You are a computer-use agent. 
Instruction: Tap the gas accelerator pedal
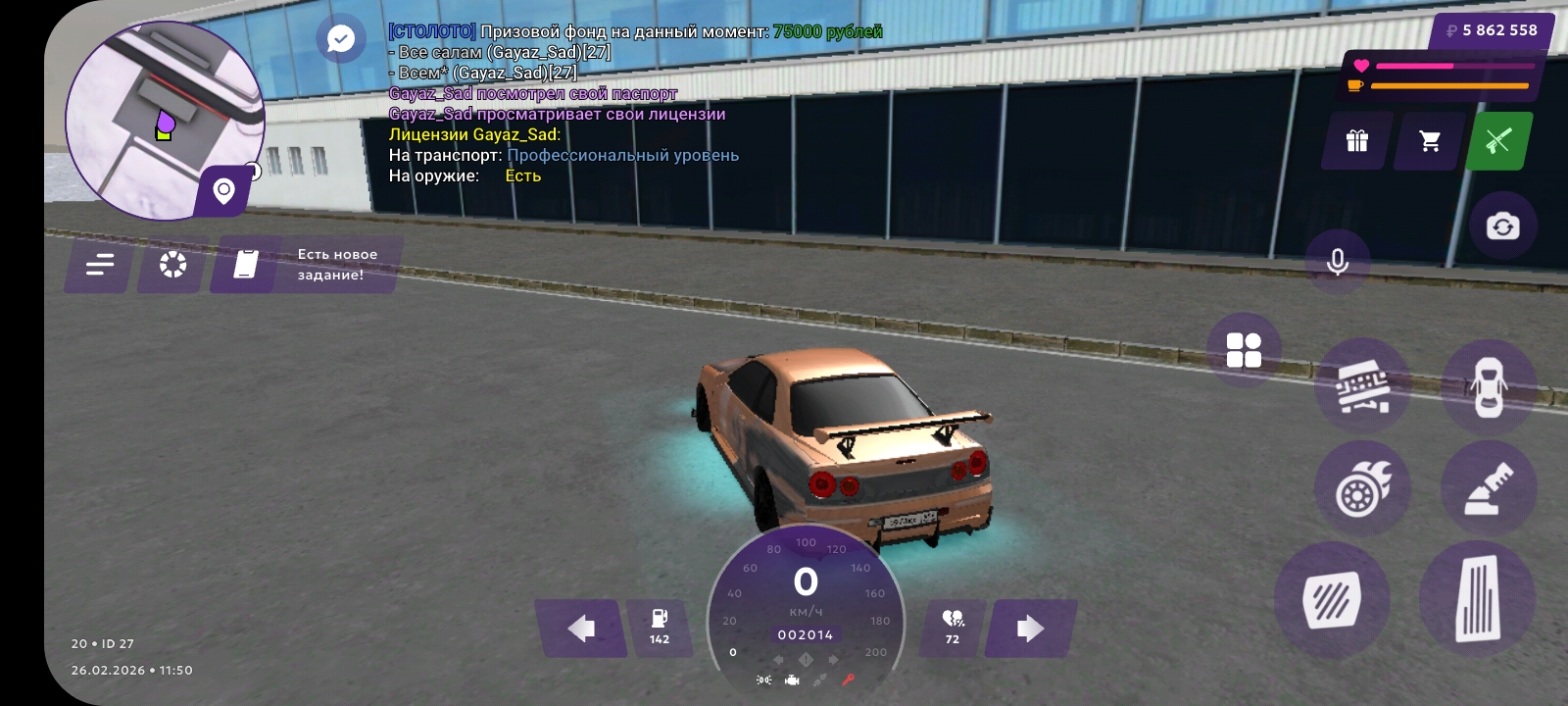[1477, 598]
